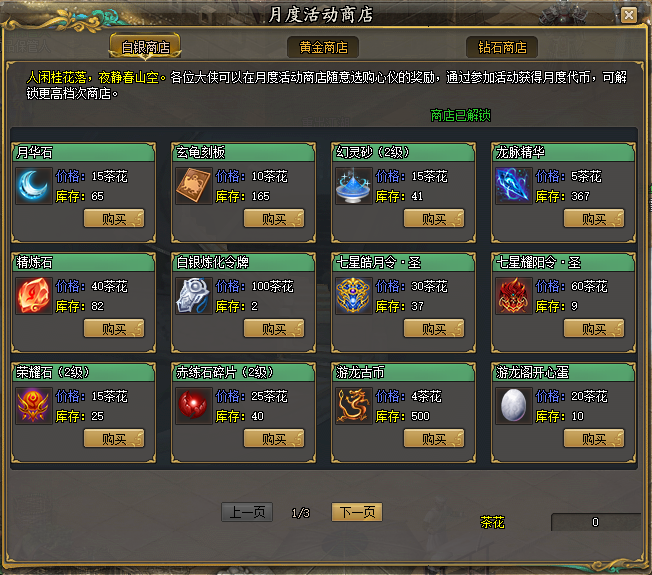Purchase the 白银炼化令牌

coord(274,329)
